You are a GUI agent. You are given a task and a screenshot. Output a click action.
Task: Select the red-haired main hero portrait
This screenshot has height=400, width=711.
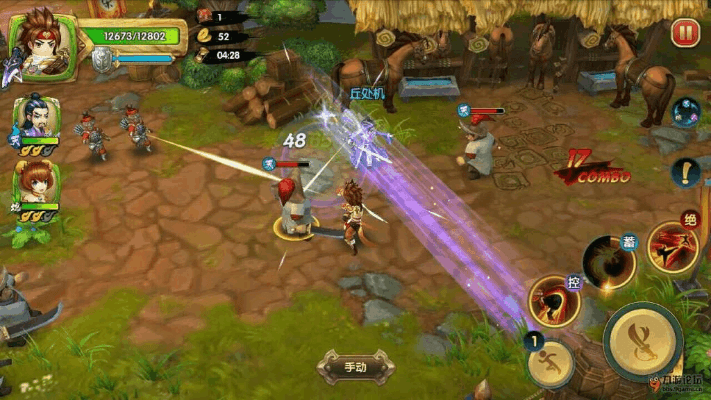coord(42,42)
